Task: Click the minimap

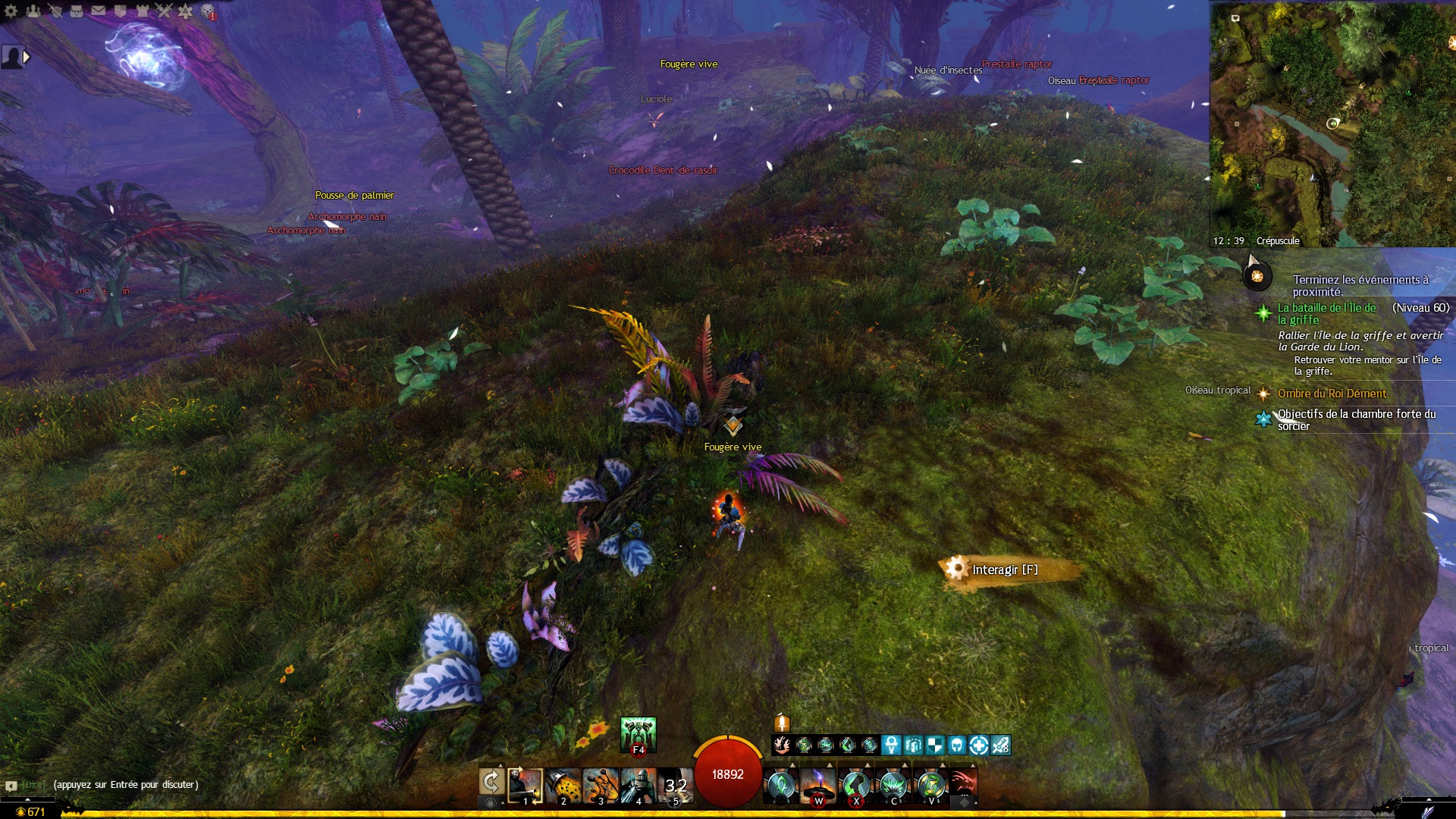Action: pyautogui.click(x=1332, y=121)
